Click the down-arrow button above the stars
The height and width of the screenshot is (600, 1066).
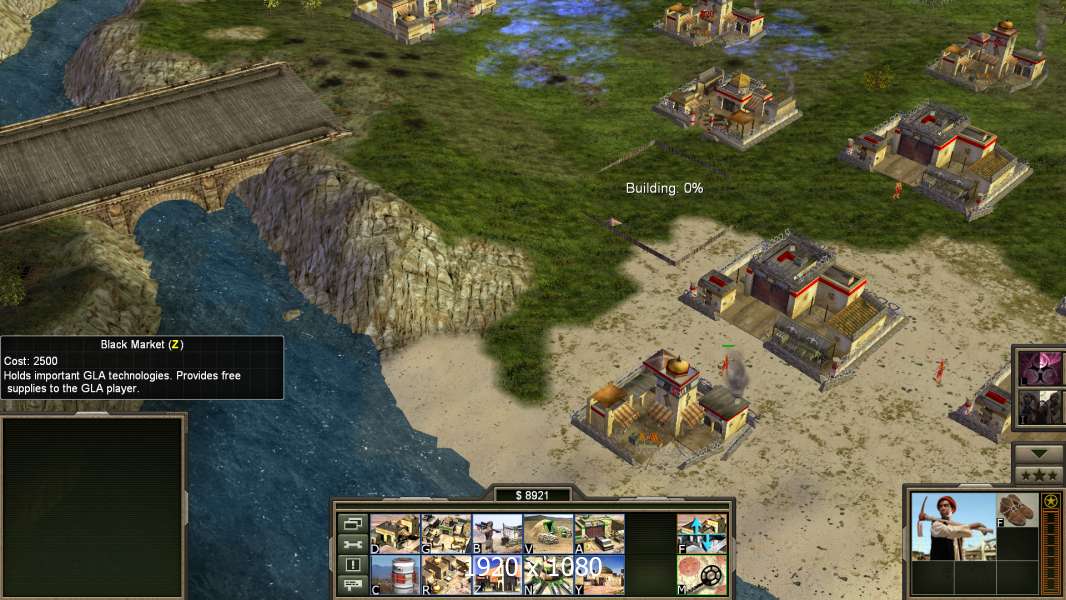coord(1038,453)
